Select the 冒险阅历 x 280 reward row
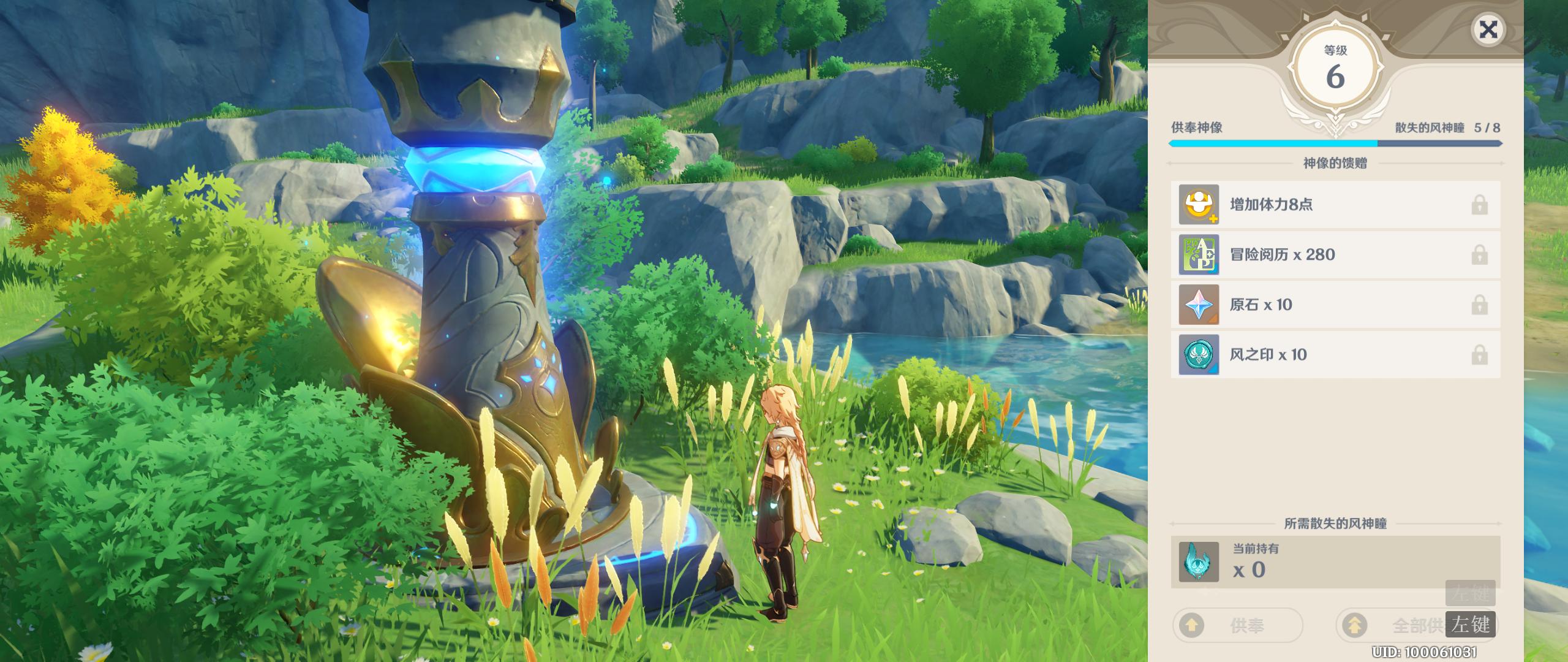The width and height of the screenshot is (1568, 662). (1335, 255)
